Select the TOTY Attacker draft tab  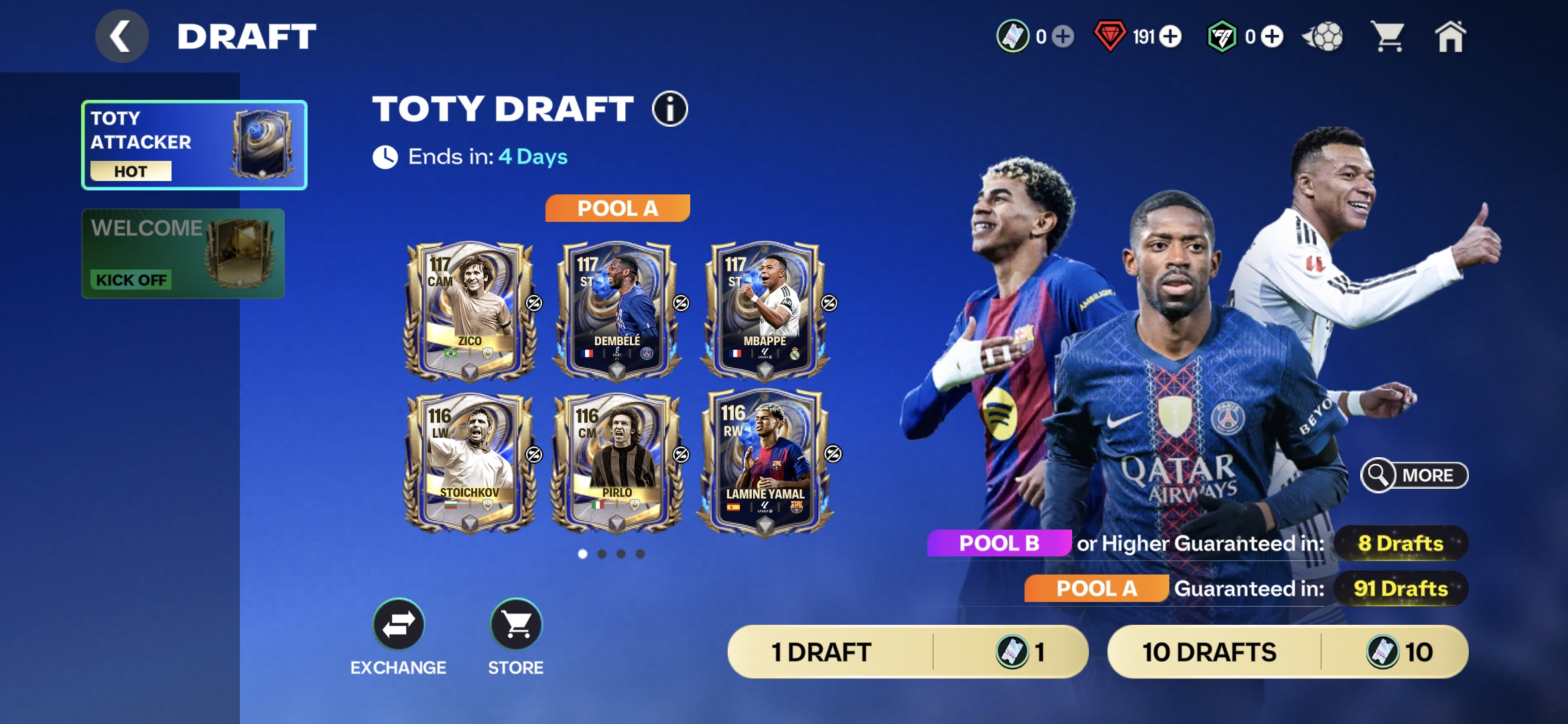coord(194,145)
